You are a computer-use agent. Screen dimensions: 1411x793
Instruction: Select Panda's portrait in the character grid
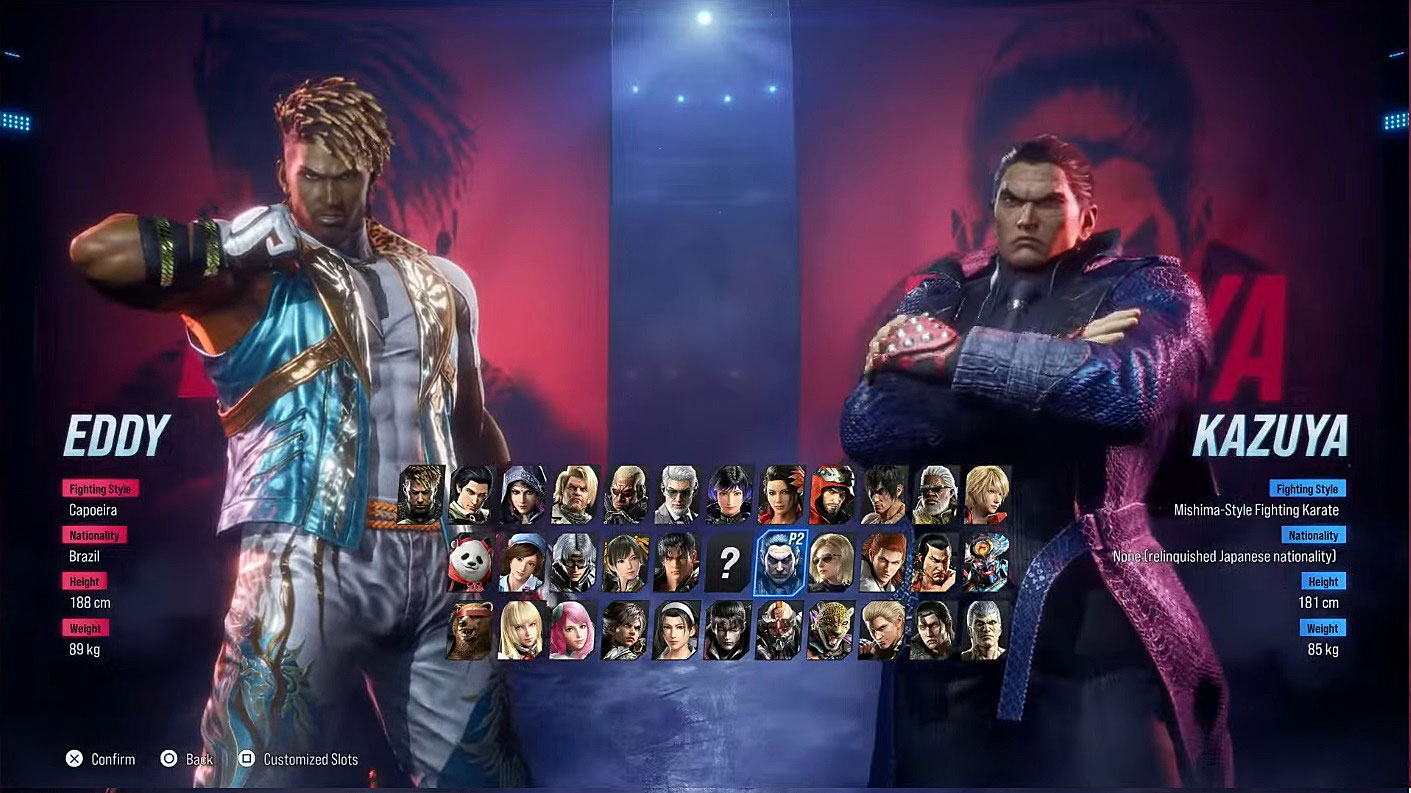coord(469,563)
